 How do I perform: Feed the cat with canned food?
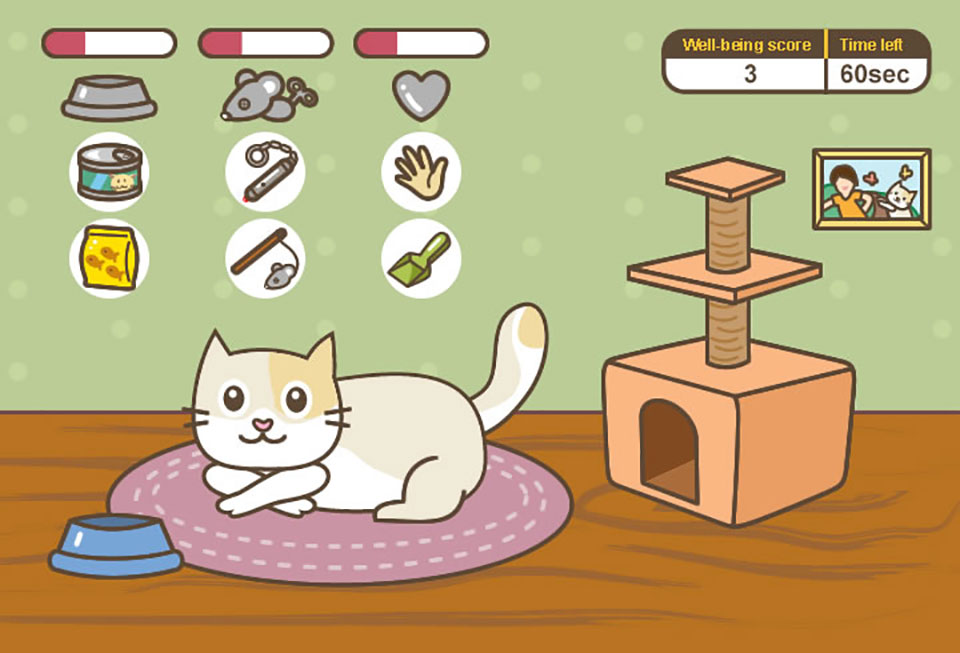click(x=109, y=171)
